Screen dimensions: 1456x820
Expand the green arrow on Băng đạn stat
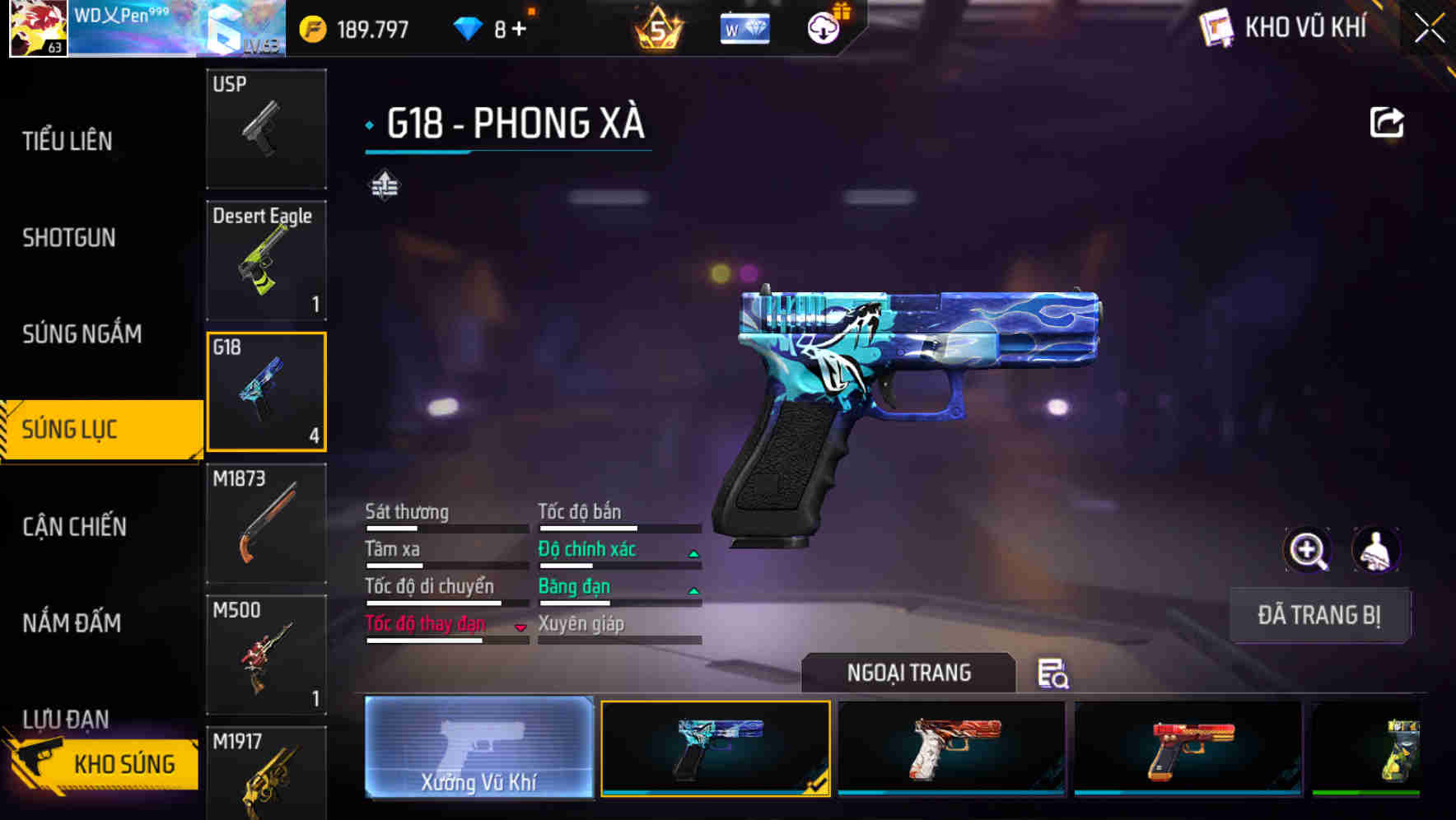tap(692, 592)
